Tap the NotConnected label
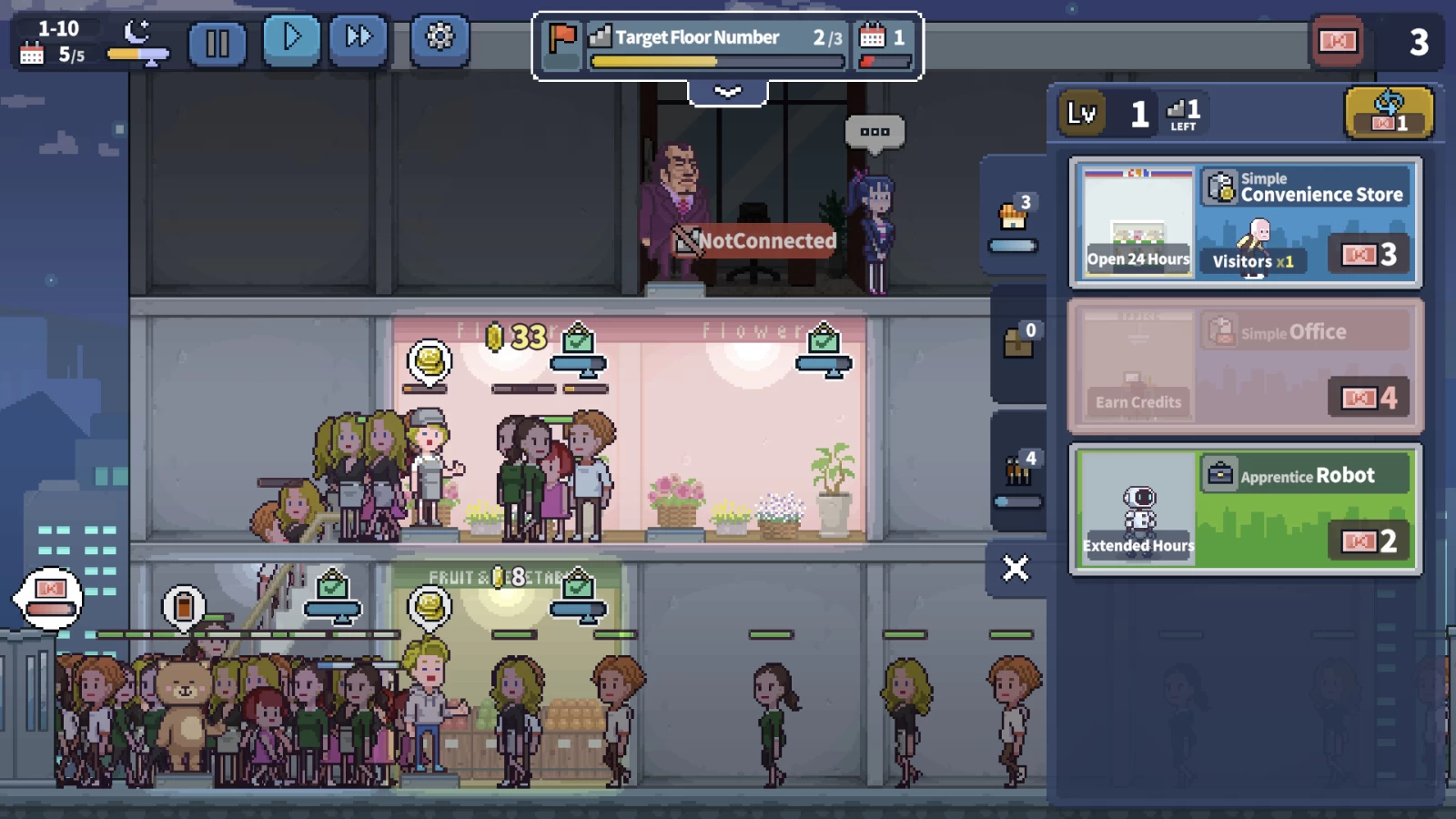This screenshot has height=819, width=1456. [755, 241]
